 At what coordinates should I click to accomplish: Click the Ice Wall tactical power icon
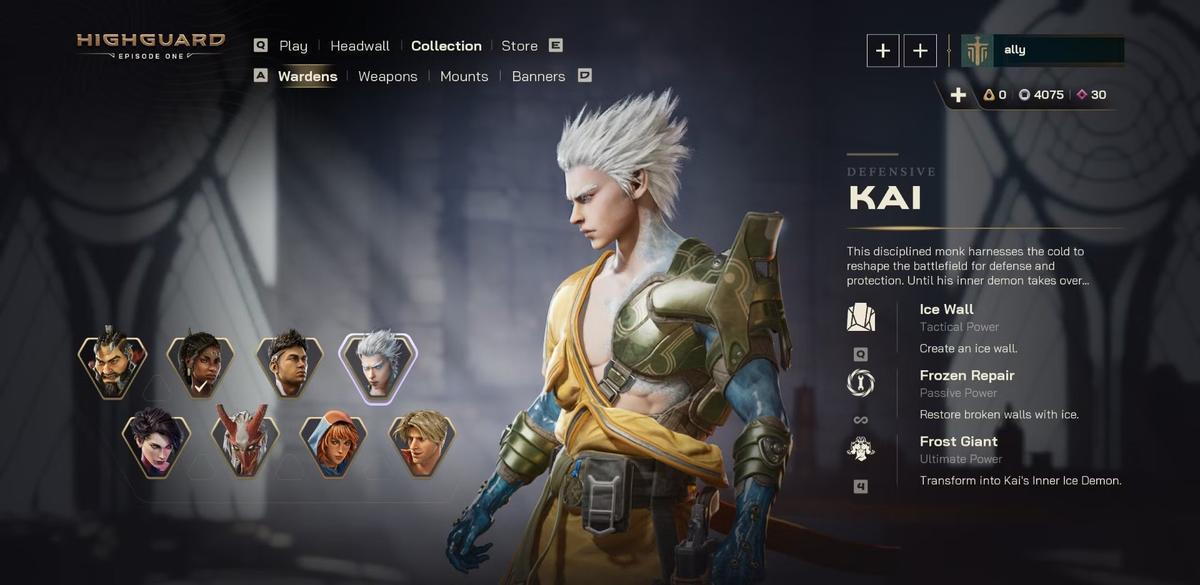(x=860, y=318)
